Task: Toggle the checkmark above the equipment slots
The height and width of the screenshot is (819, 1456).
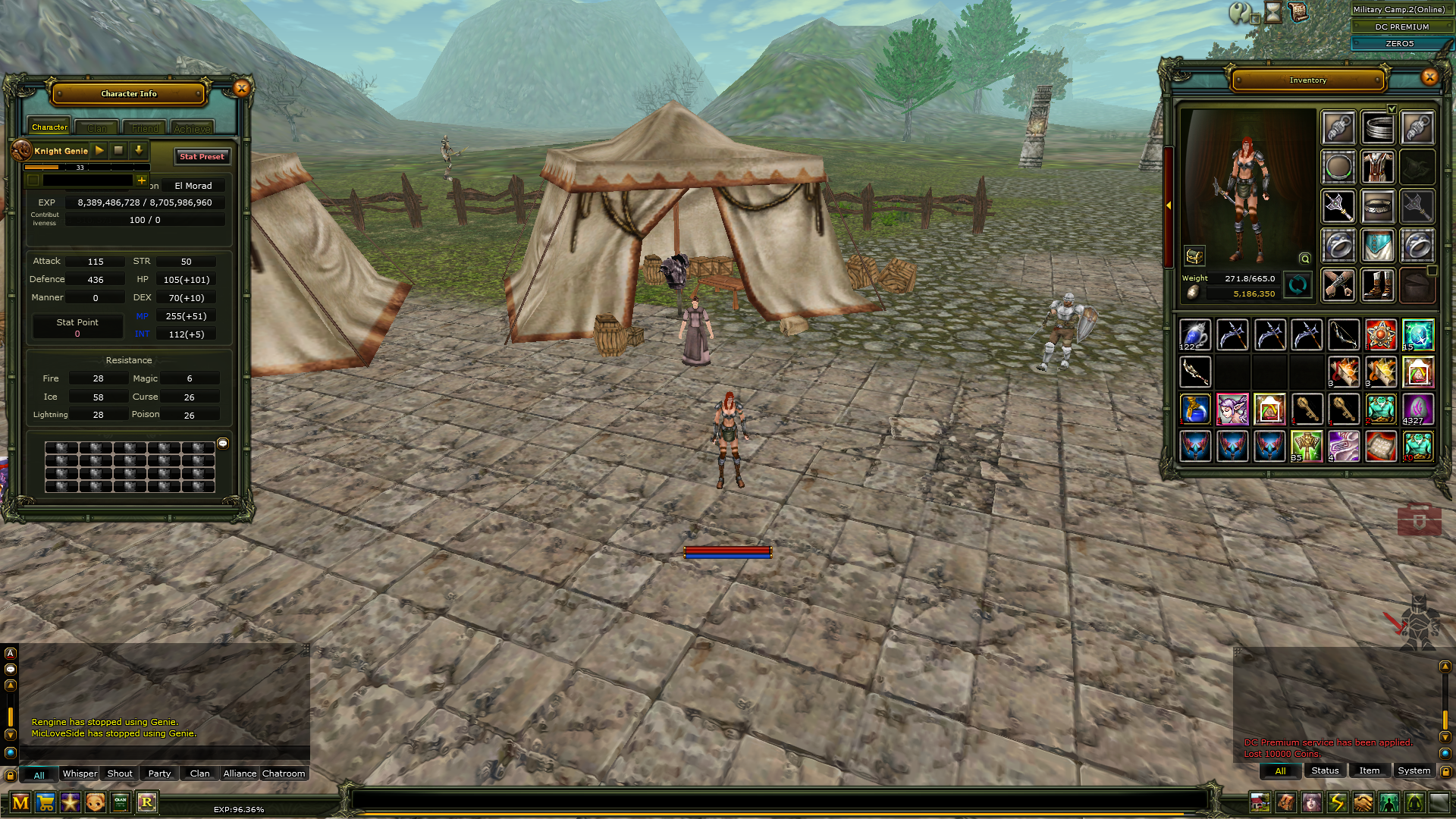Action: point(1392,108)
